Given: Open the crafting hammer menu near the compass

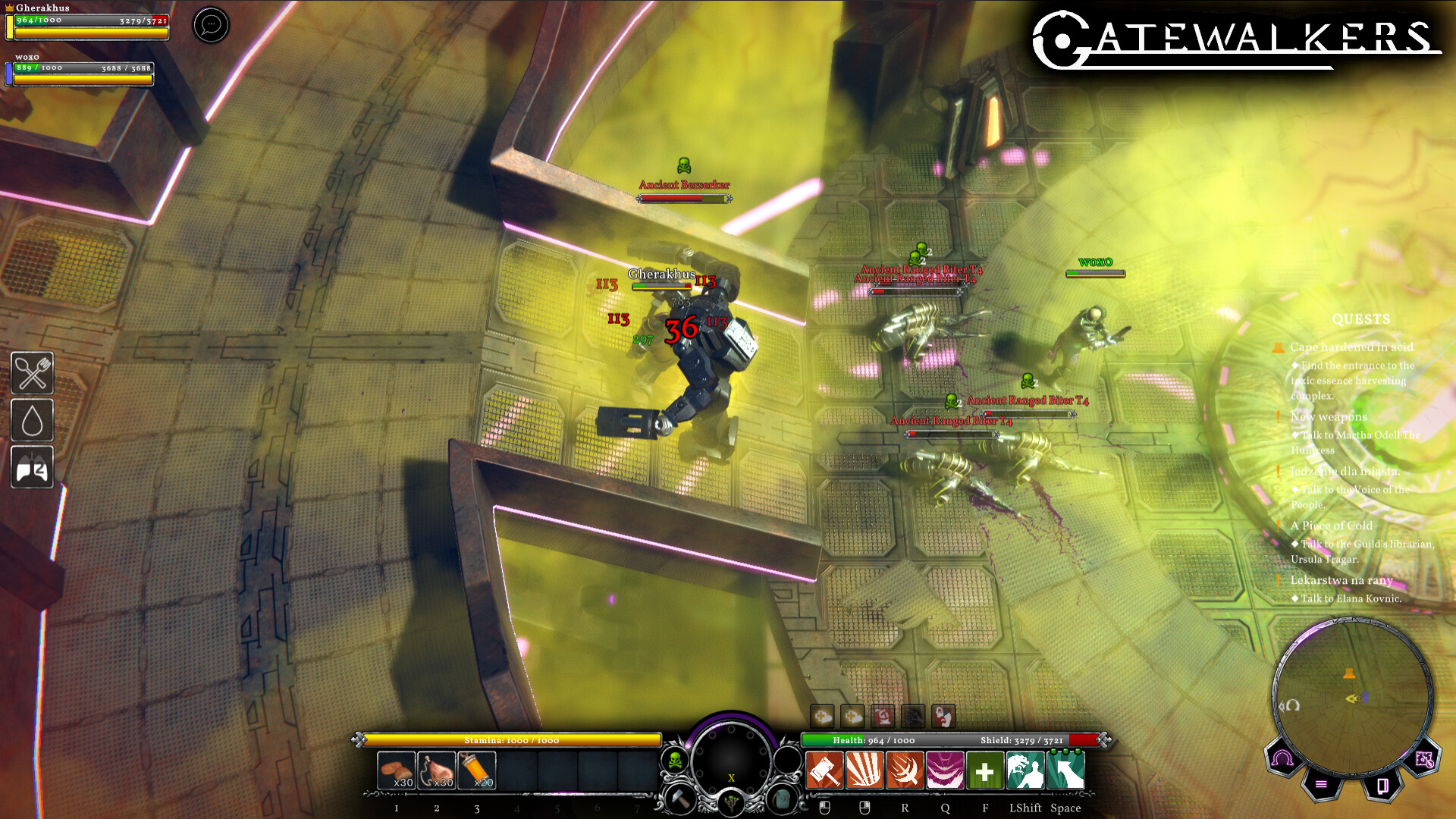Looking at the screenshot, I should 680,799.
